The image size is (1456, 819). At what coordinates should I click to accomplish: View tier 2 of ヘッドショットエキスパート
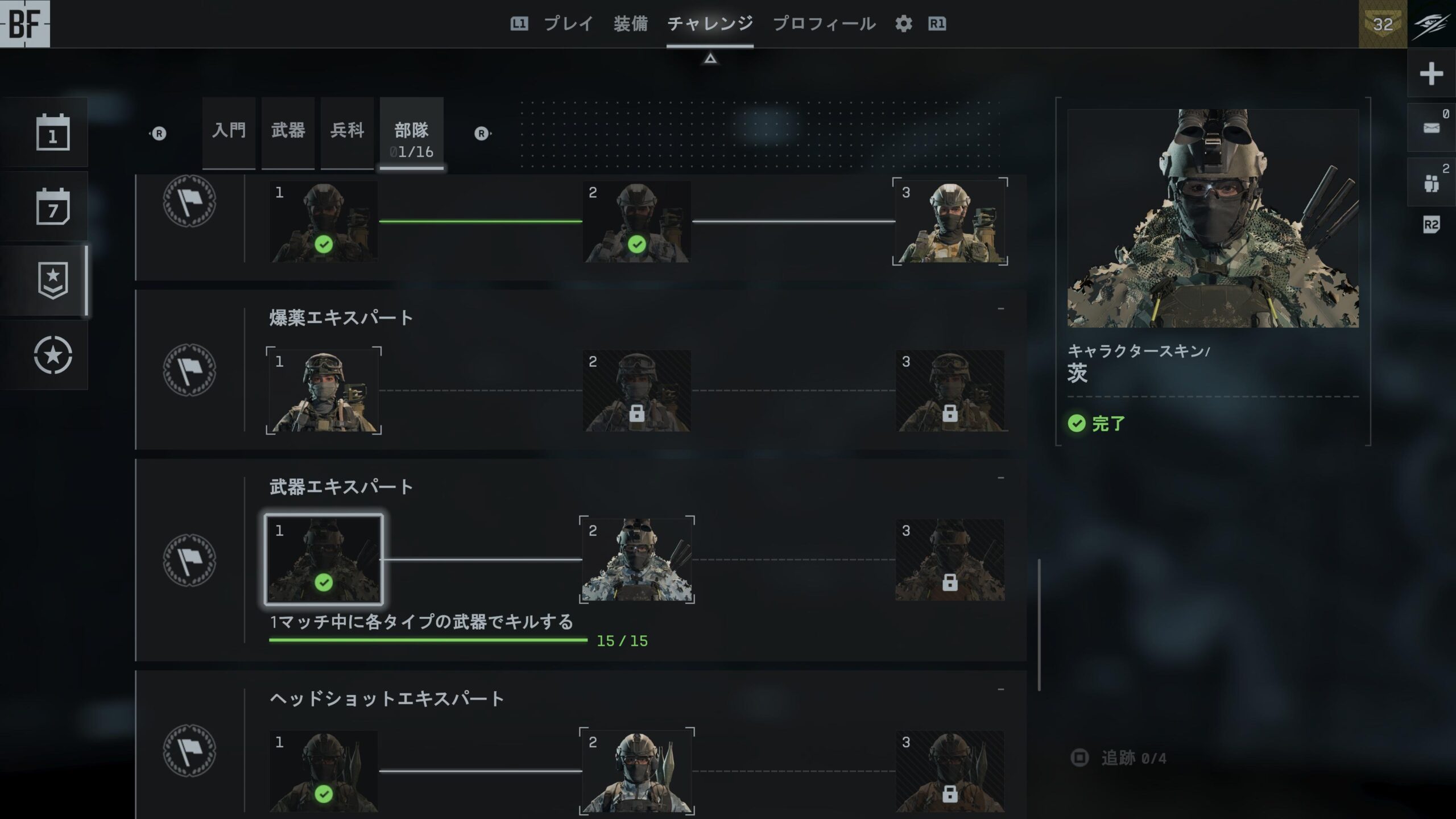pyautogui.click(x=636, y=771)
